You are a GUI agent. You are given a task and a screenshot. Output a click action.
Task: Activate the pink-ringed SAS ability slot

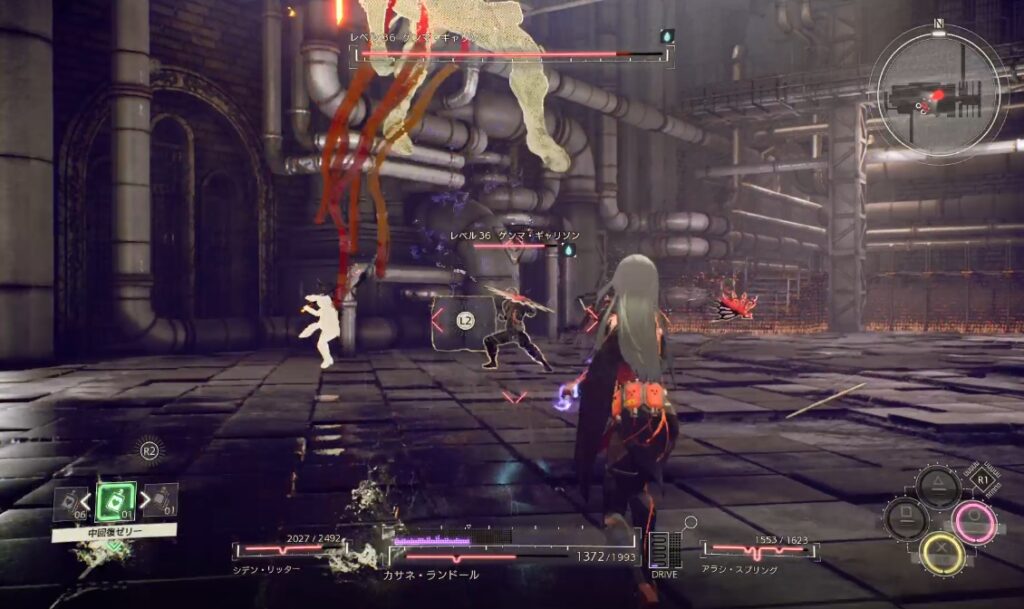973,522
